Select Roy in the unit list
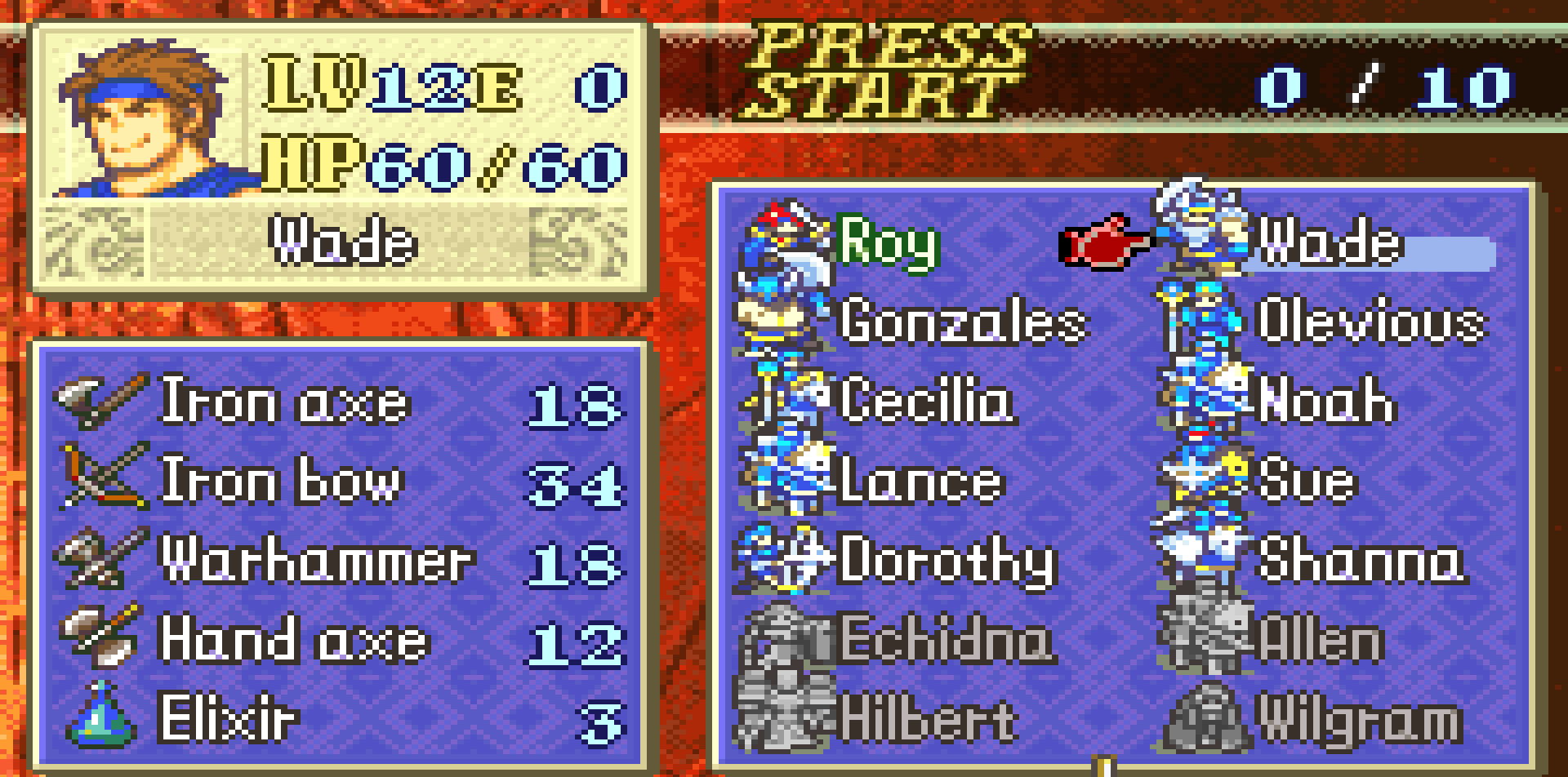 click(888, 242)
